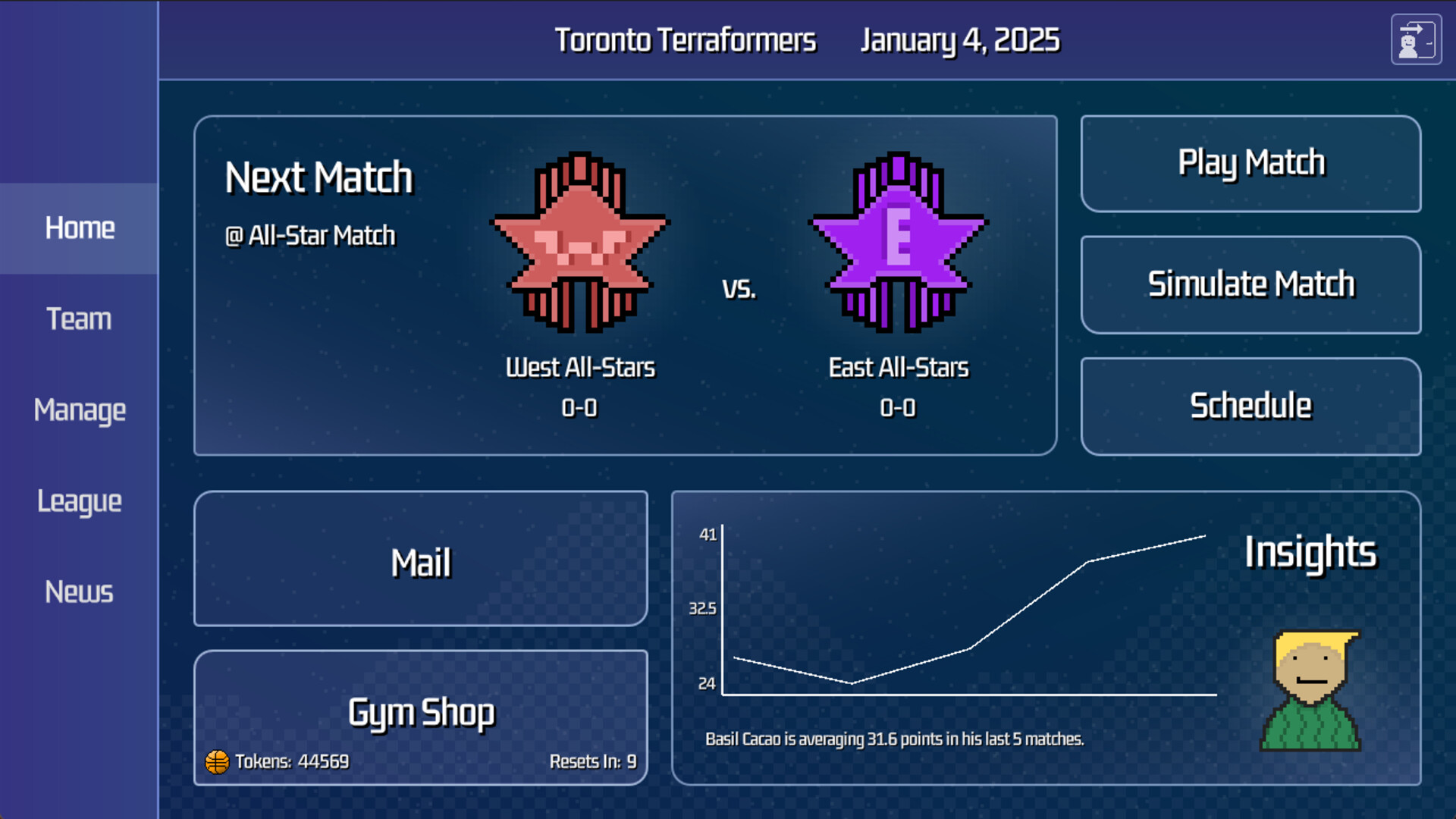Open the Schedule panel

tap(1250, 406)
